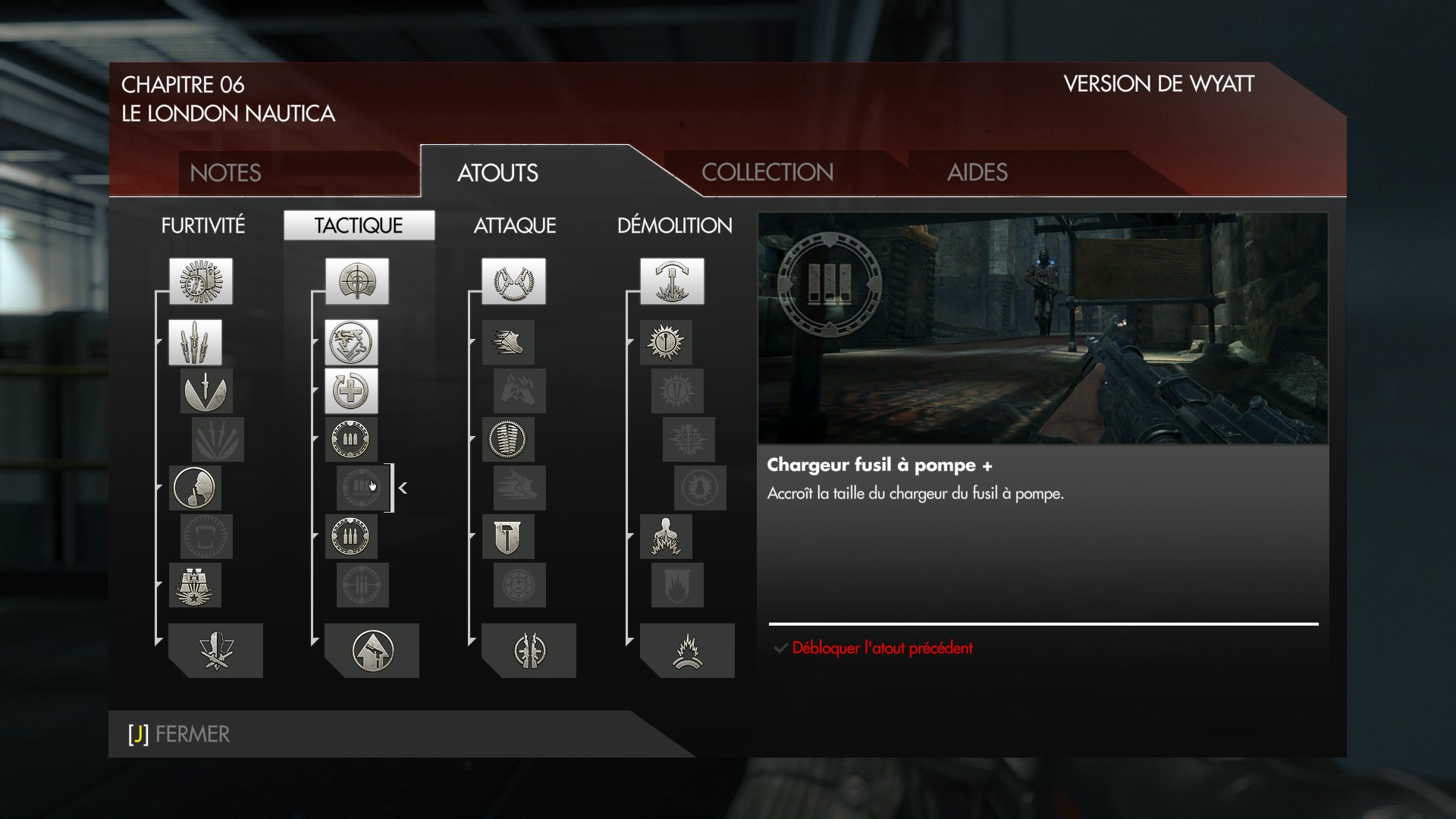Image resolution: width=1456 pixels, height=819 pixels.
Task: Select the medical cross regeneration perk
Action: coord(351,391)
